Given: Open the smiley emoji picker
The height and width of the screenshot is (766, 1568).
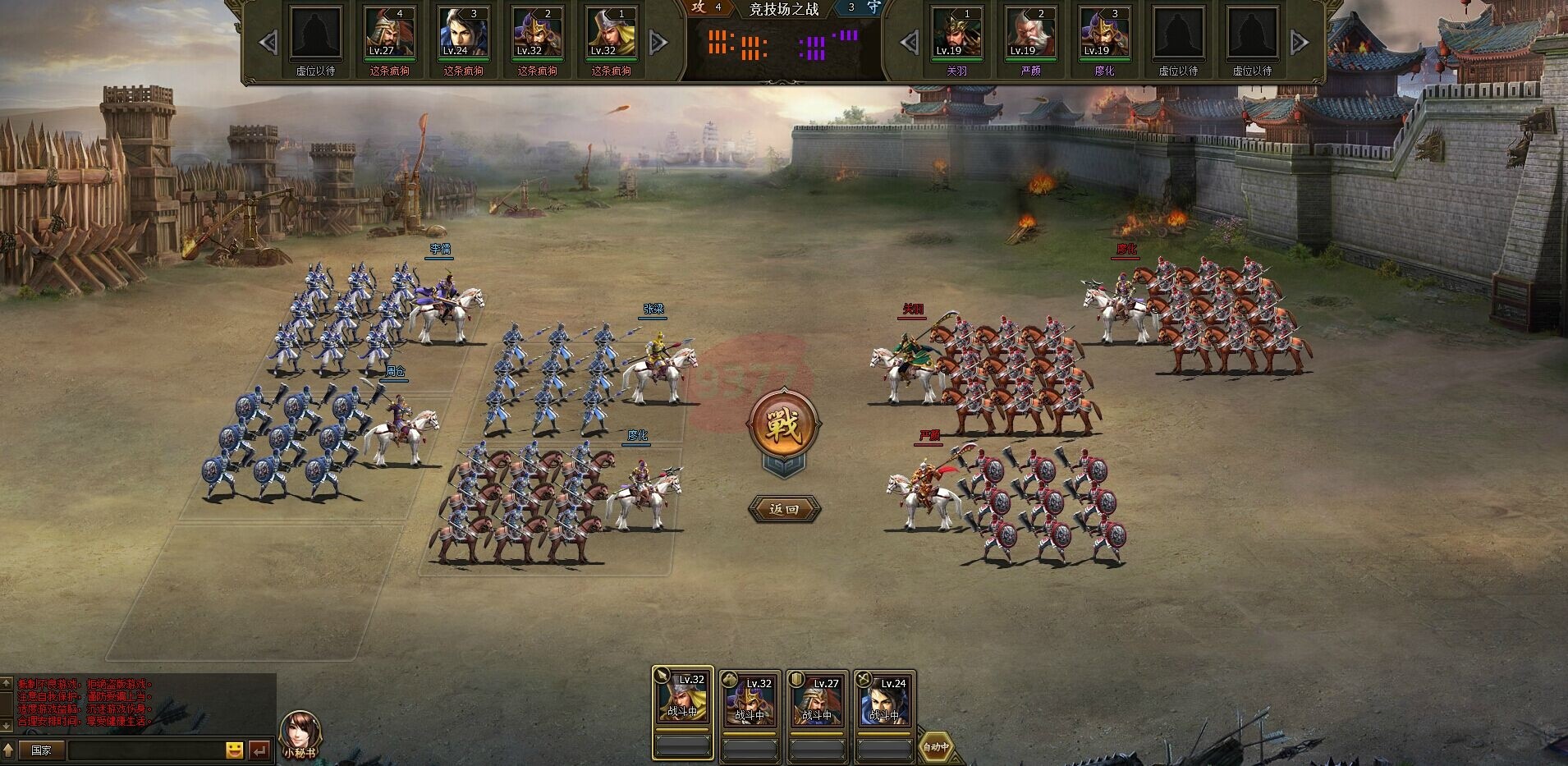Looking at the screenshot, I should click(234, 750).
